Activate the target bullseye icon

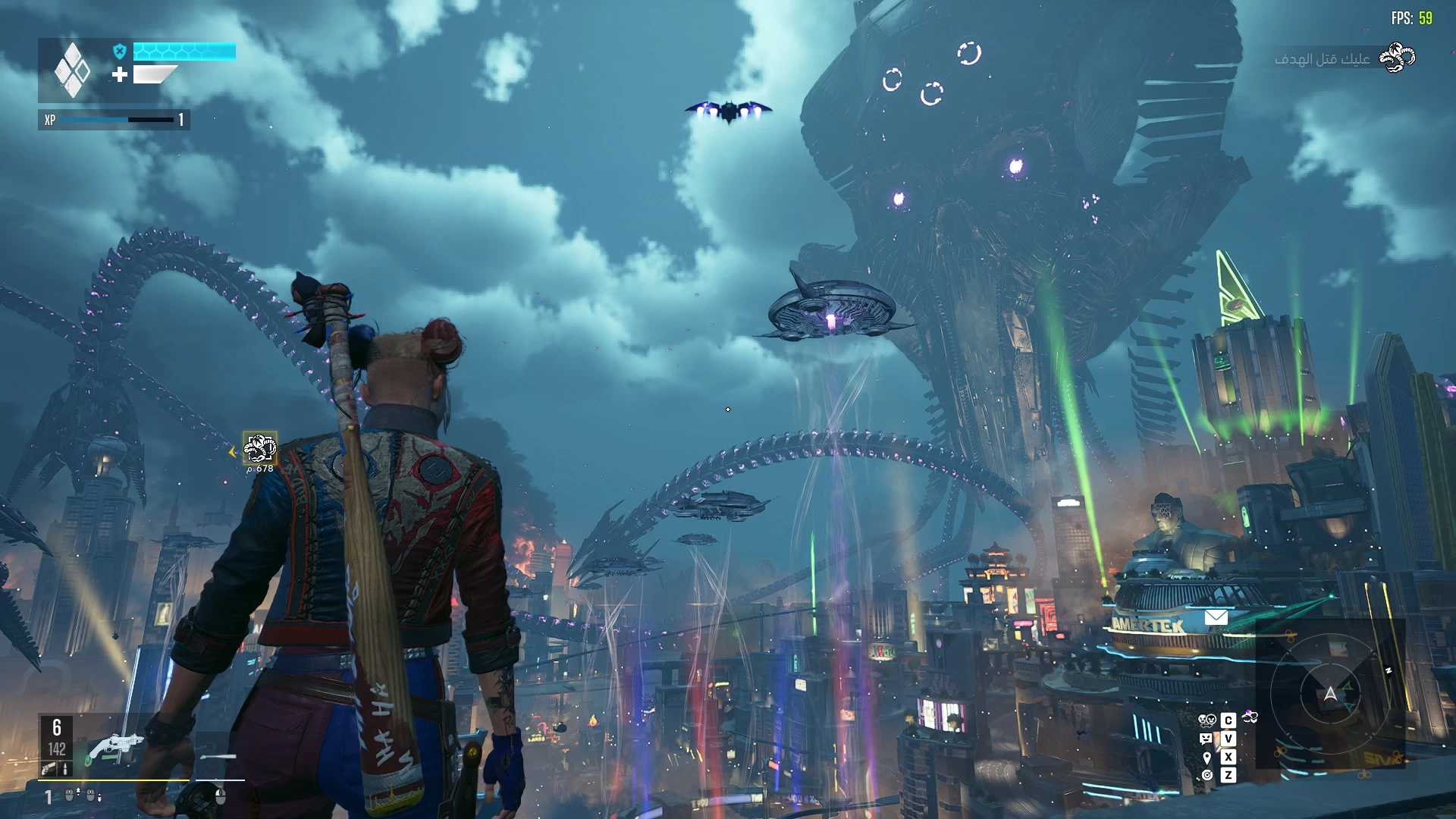point(1207,775)
